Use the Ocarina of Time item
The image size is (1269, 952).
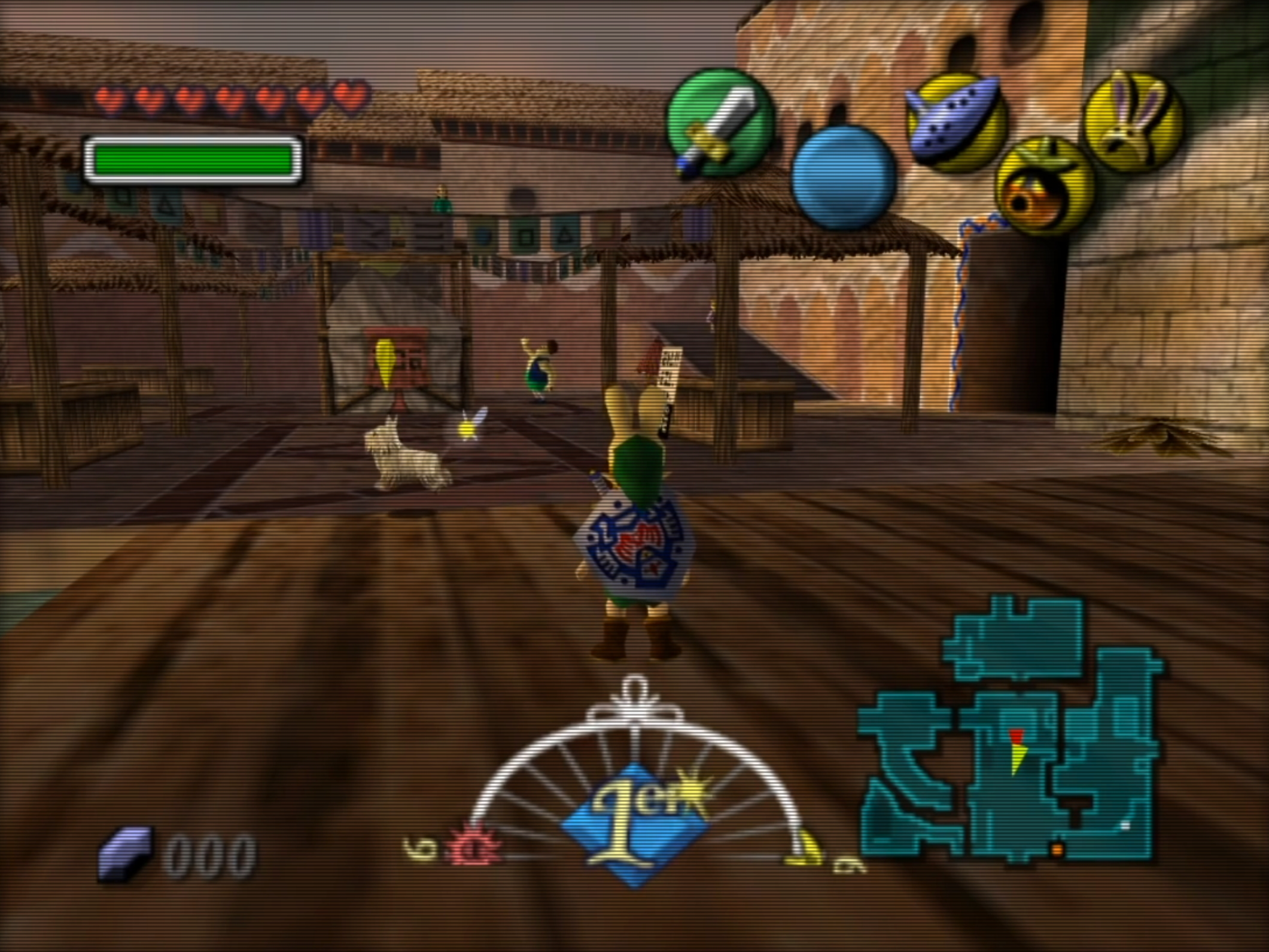[957, 123]
